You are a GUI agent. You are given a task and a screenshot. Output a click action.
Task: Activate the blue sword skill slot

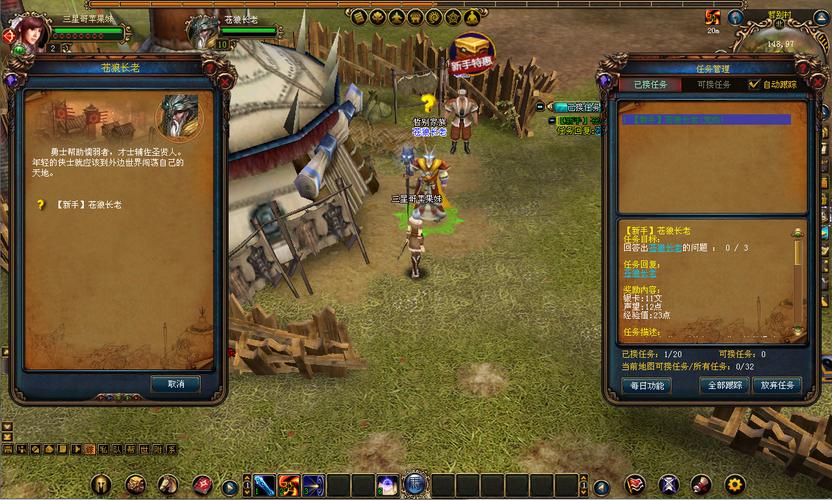pos(264,485)
